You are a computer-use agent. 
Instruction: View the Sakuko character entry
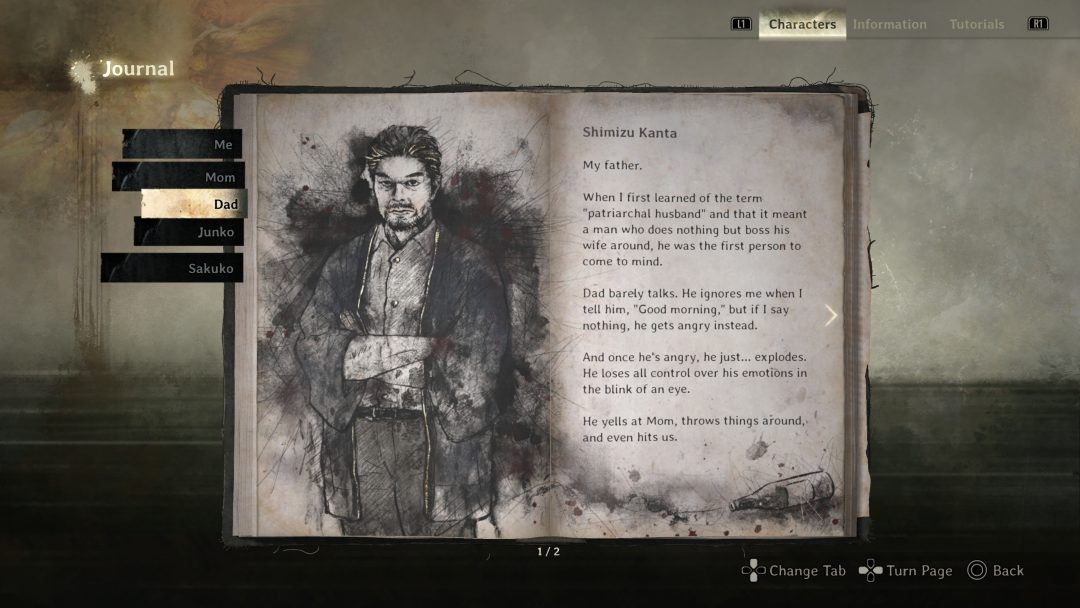tap(173, 268)
